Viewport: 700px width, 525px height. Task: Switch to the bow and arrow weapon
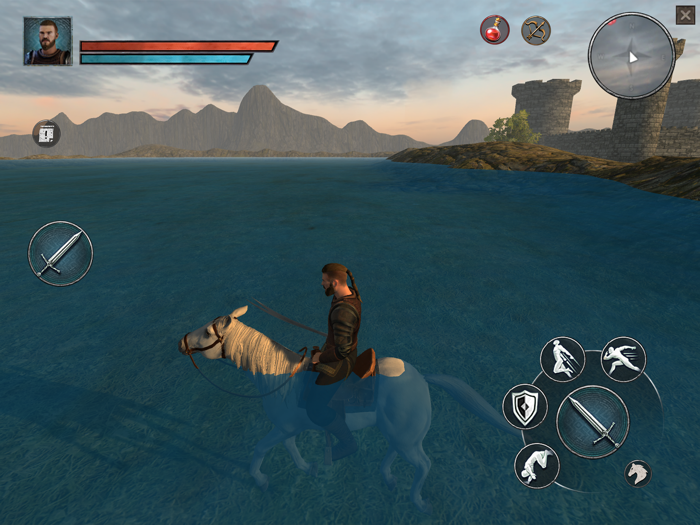pyautogui.click(x=536, y=30)
